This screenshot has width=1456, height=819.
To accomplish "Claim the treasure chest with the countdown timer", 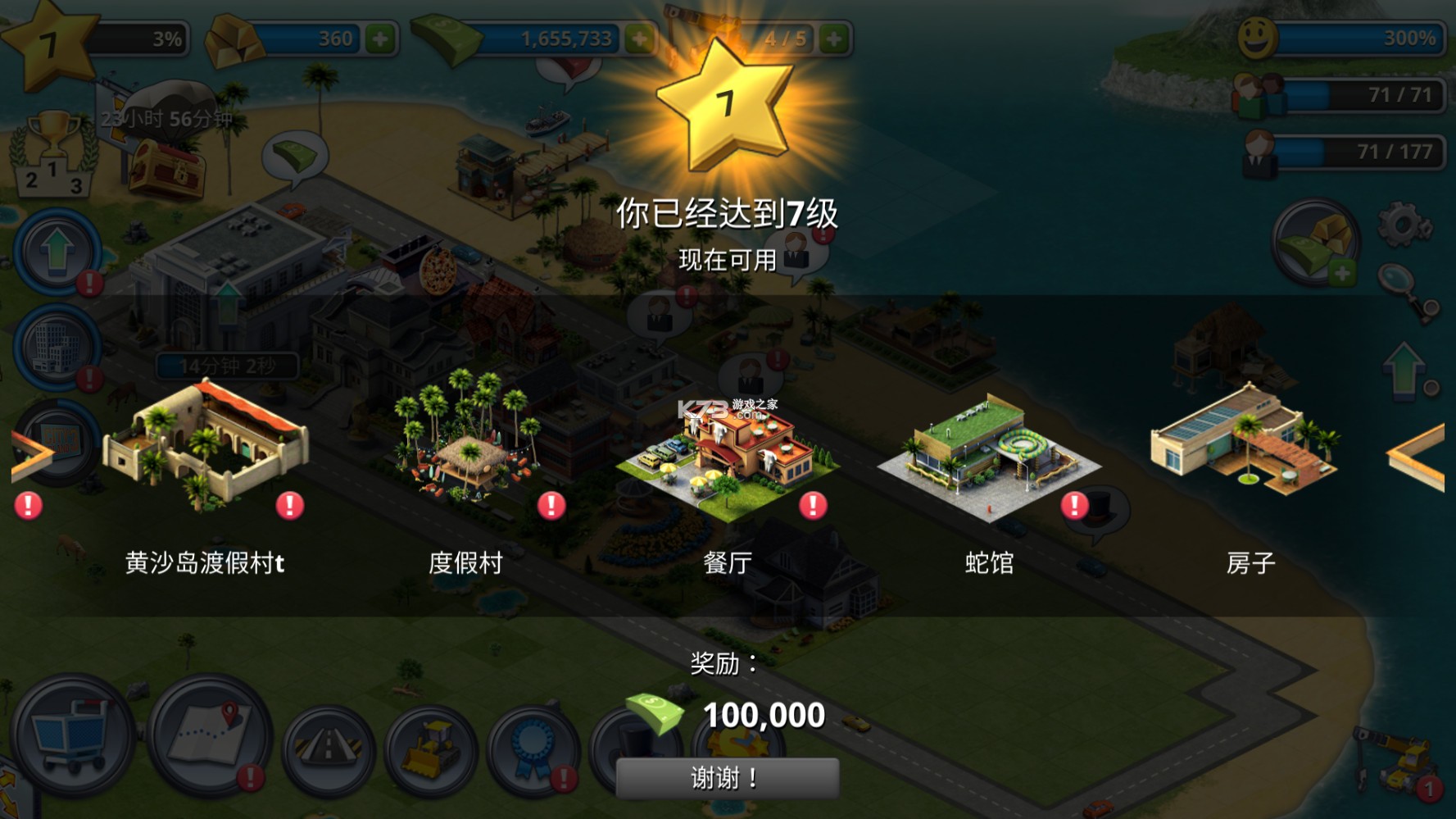I will pos(168,168).
